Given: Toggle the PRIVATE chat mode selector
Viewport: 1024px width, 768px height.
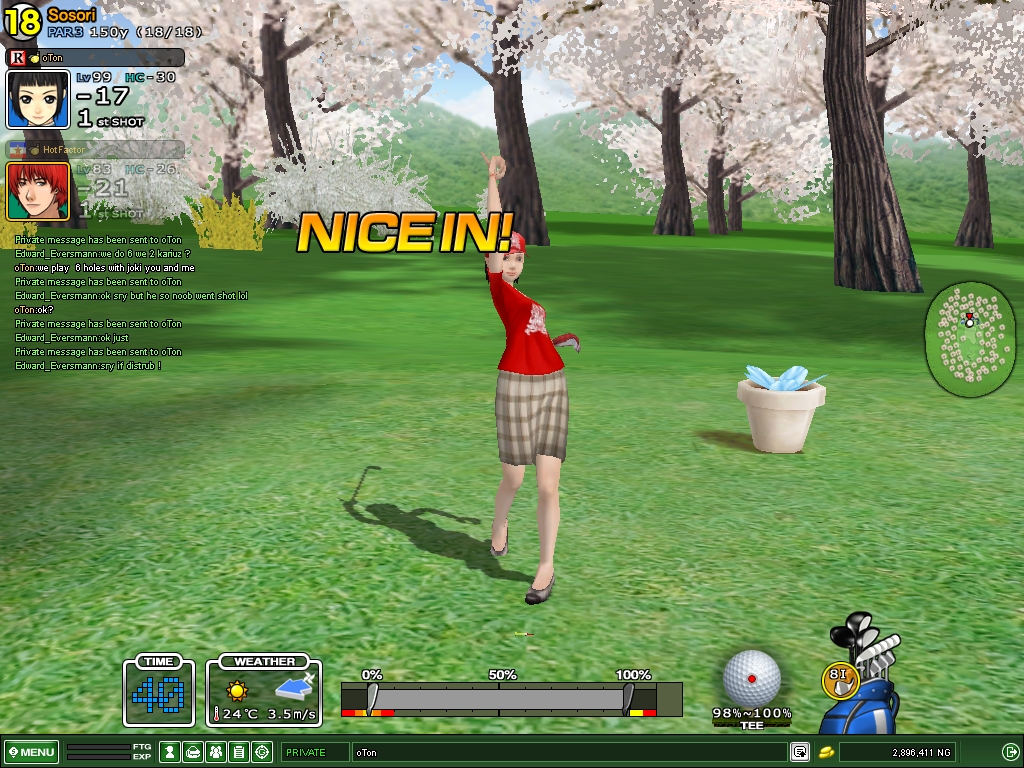Looking at the screenshot, I should (314, 752).
